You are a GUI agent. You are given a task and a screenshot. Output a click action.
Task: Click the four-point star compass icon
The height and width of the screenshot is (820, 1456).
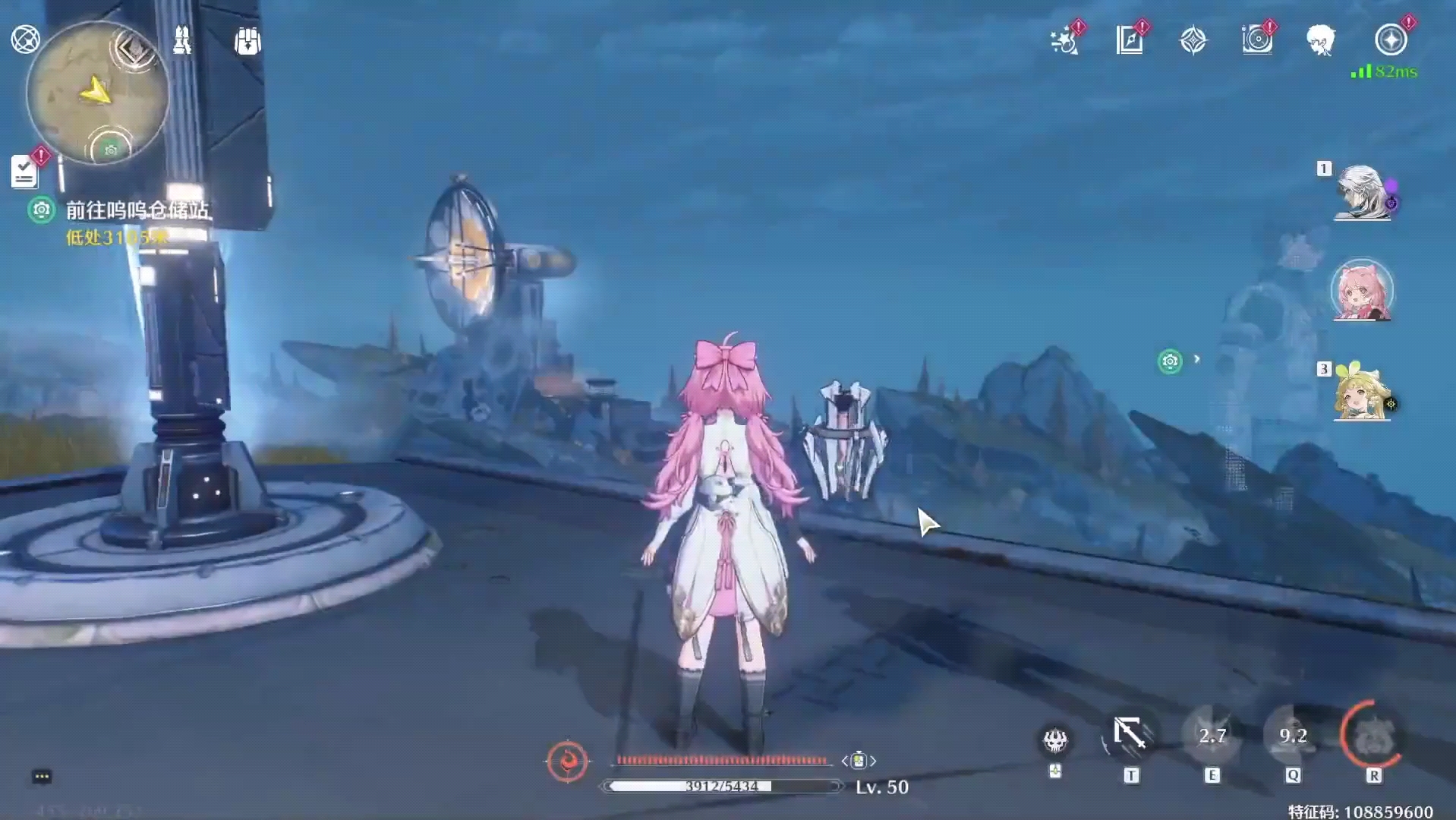[1193, 40]
